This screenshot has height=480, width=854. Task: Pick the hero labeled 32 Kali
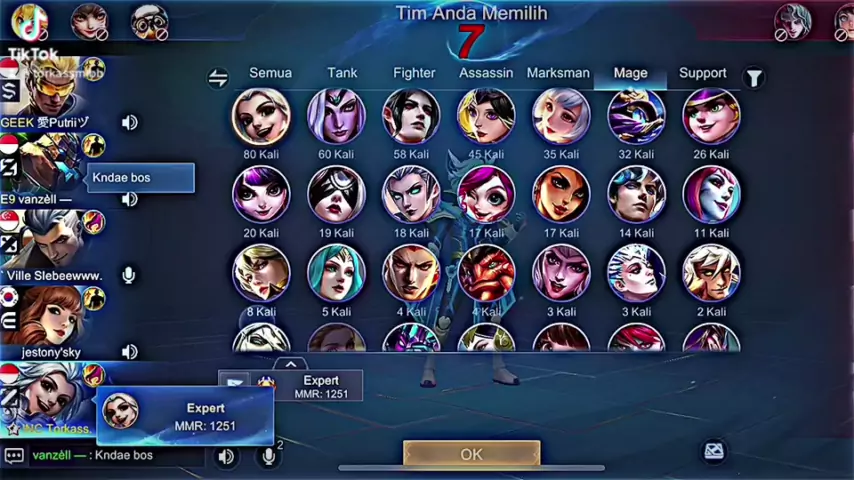coord(636,116)
